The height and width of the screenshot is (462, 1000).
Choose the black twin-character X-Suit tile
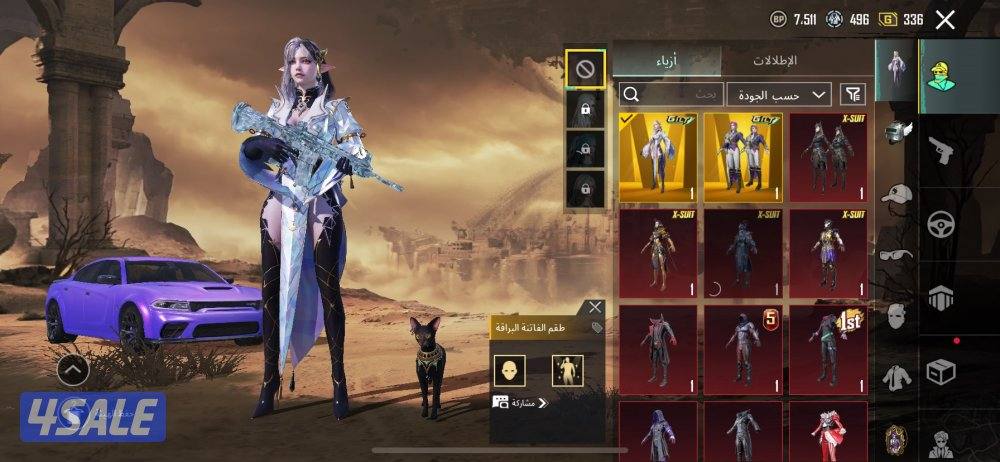tap(828, 157)
